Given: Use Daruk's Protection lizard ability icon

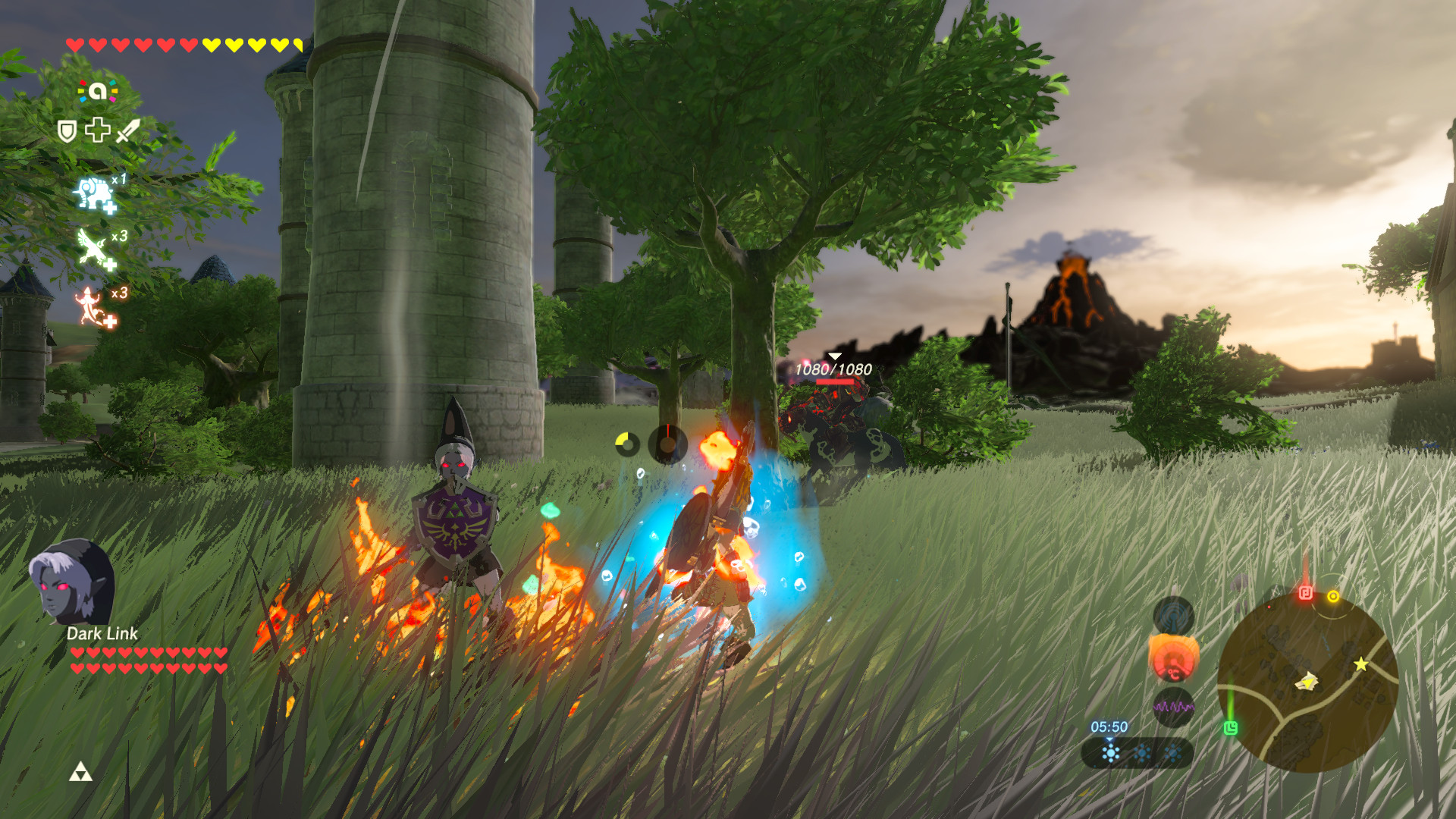Looking at the screenshot, I should 93,307.
